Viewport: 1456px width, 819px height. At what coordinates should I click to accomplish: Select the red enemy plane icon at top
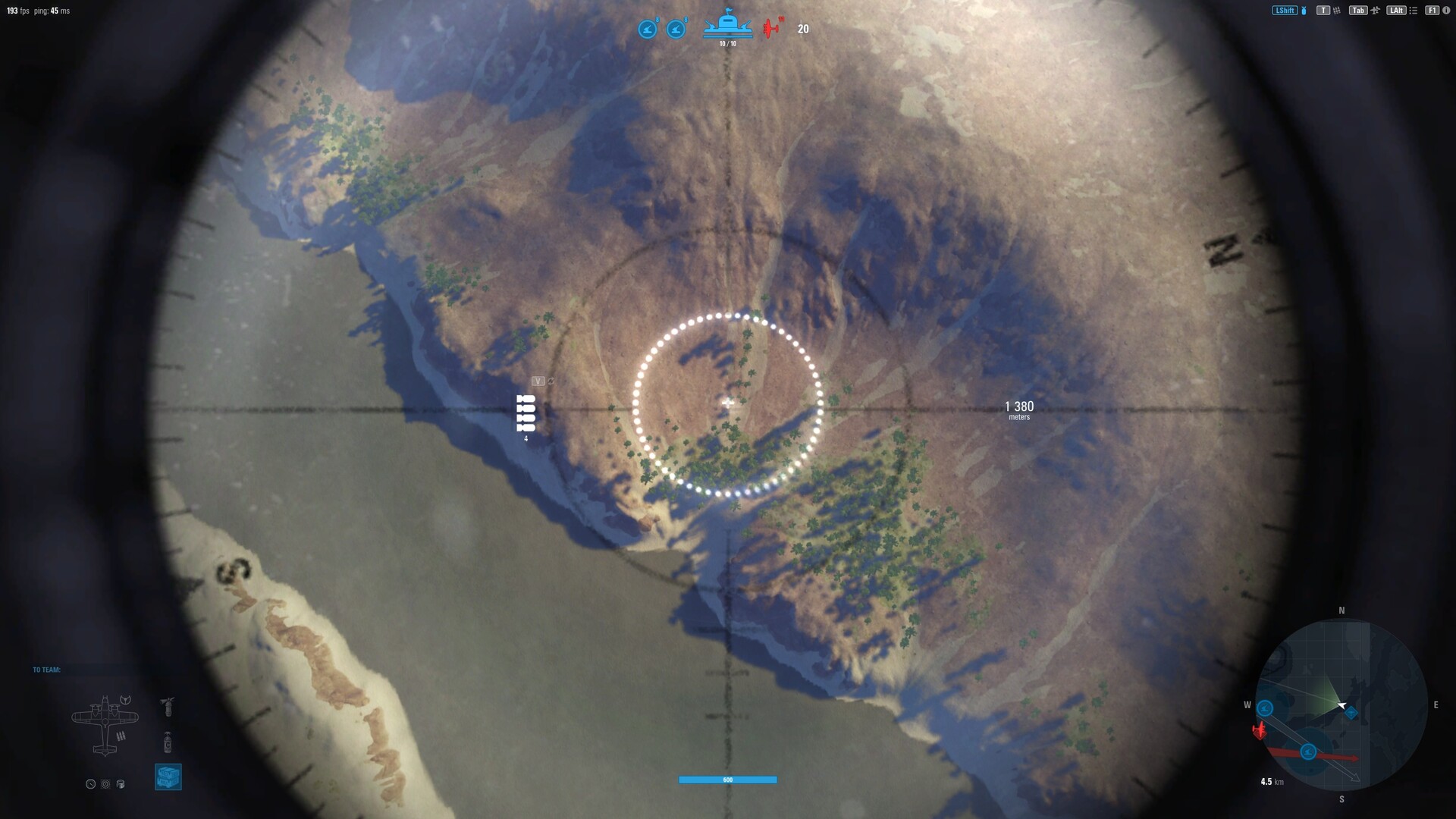pos(772,29)
